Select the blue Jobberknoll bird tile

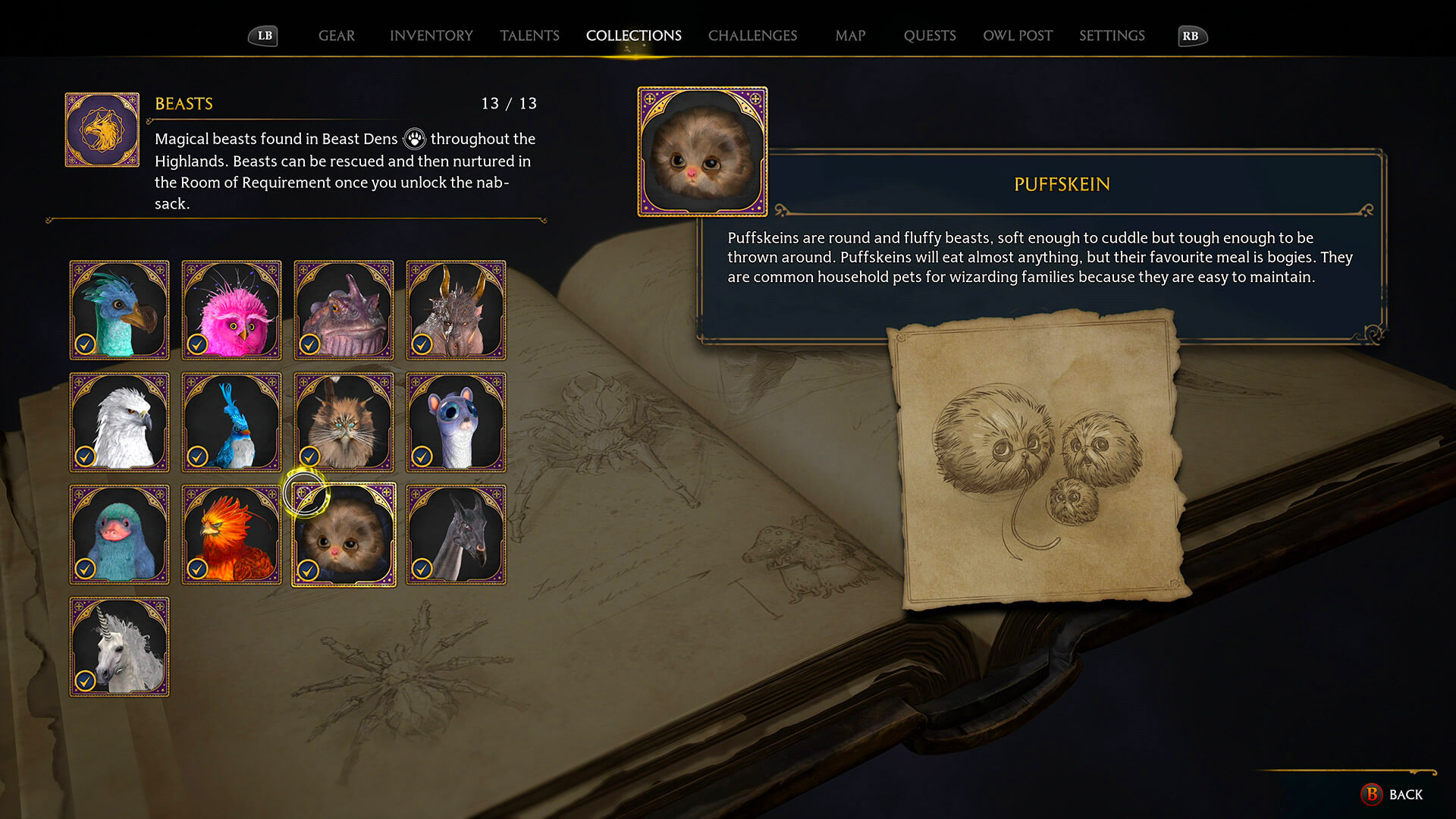[x=231, y=422]
